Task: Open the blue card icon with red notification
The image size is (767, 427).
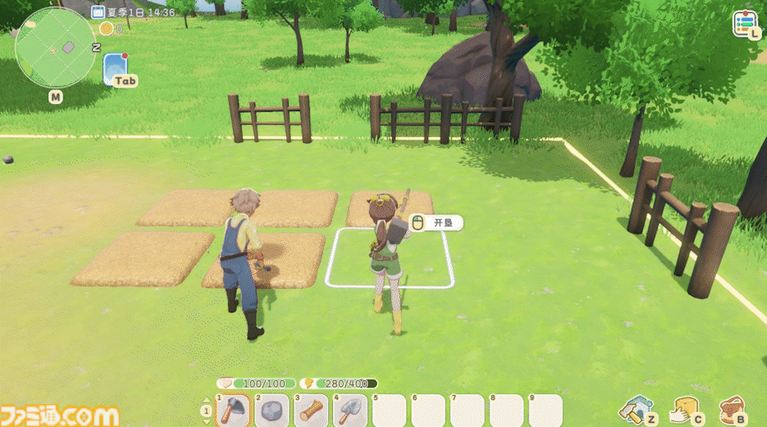Action: click(x=114, y=66)
